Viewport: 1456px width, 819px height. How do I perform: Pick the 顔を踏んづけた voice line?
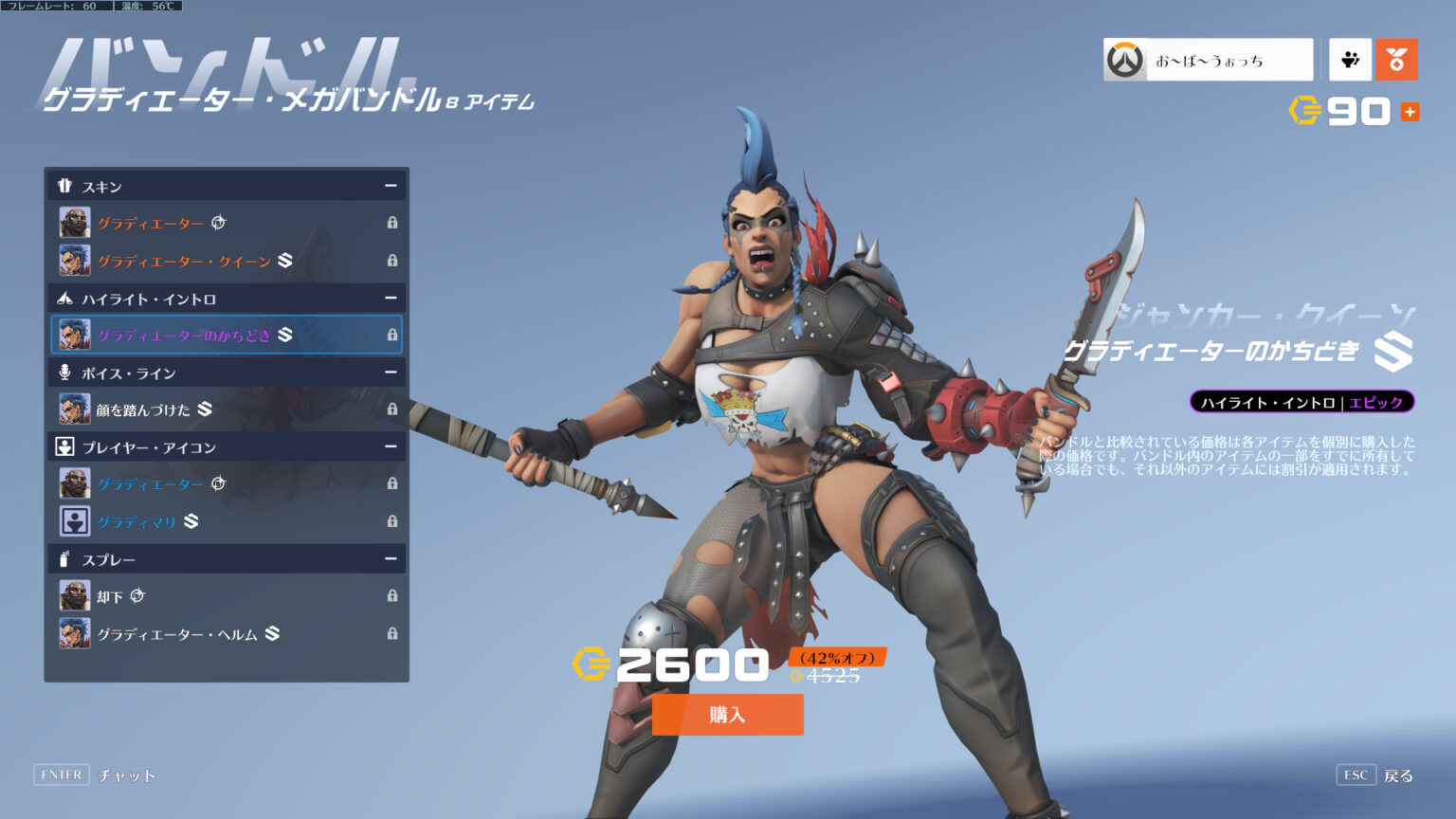[227, 409]
